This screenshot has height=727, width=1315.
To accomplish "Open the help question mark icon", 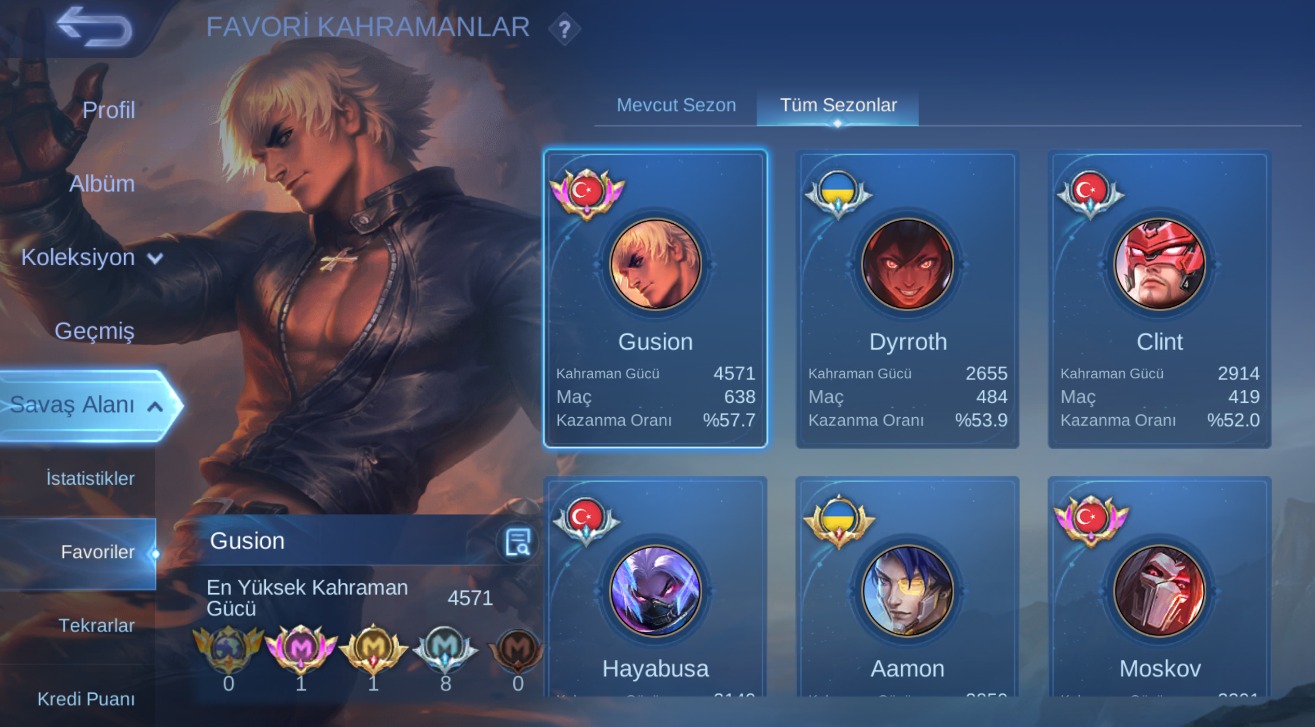I will (x=564, y=29).
